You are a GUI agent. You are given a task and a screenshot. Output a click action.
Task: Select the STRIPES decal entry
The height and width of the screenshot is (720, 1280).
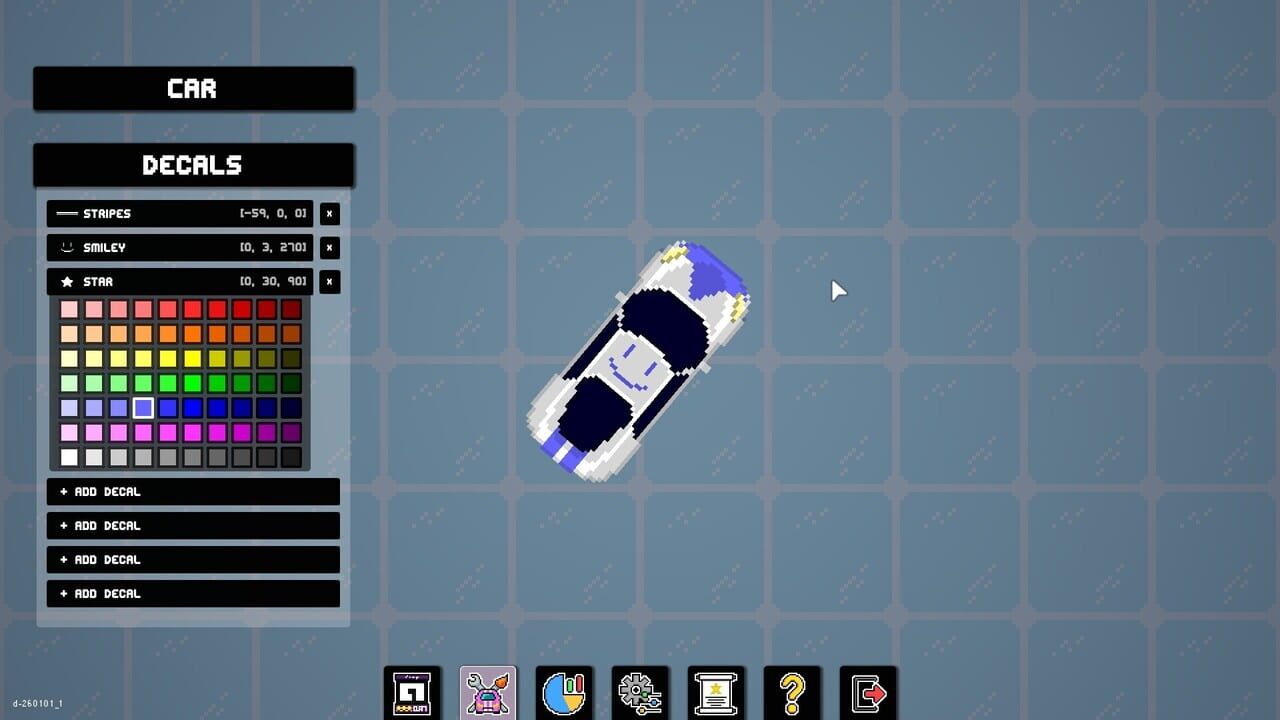180,213
